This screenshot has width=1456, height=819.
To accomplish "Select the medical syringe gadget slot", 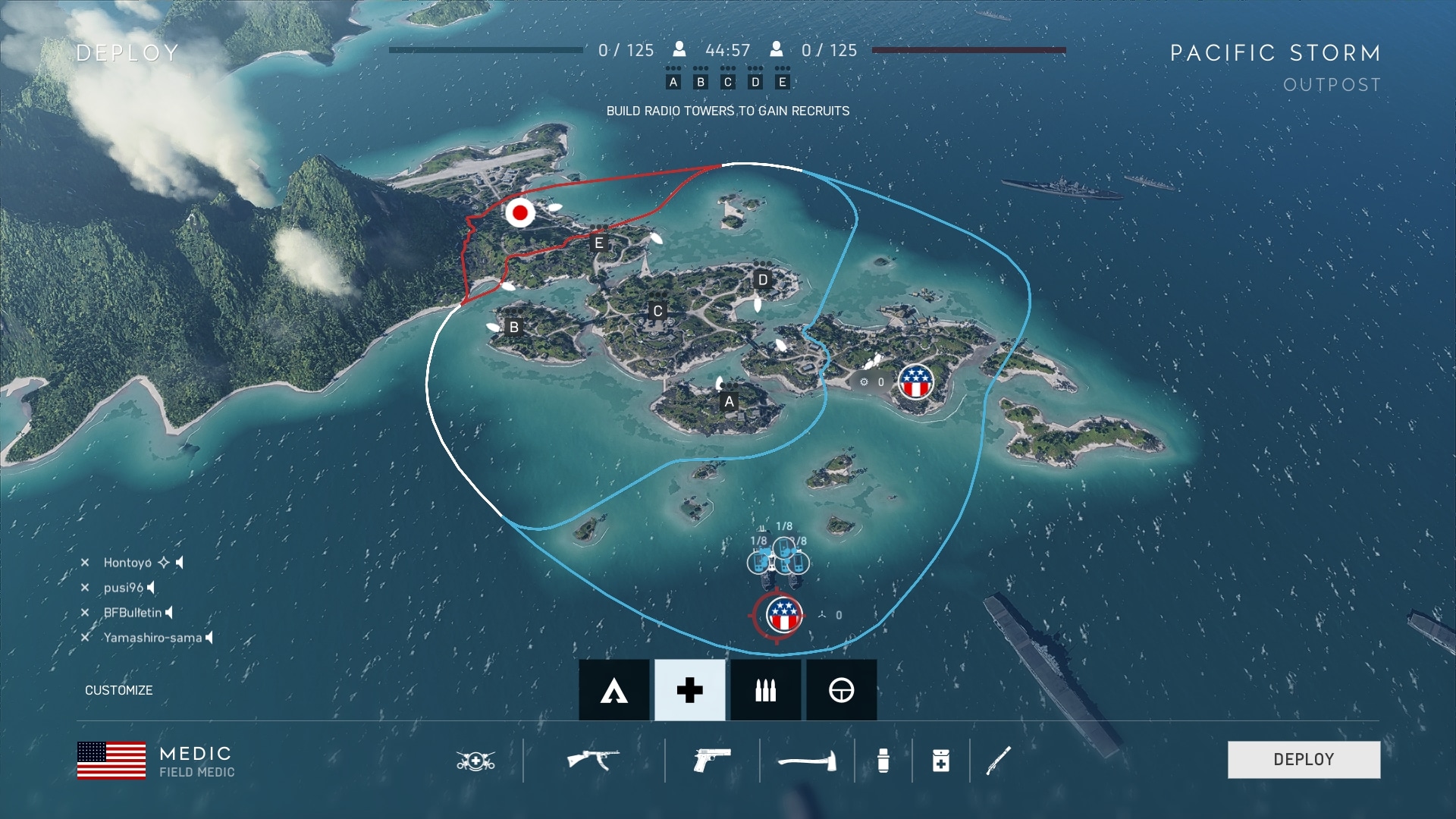I will coord(883,760).
